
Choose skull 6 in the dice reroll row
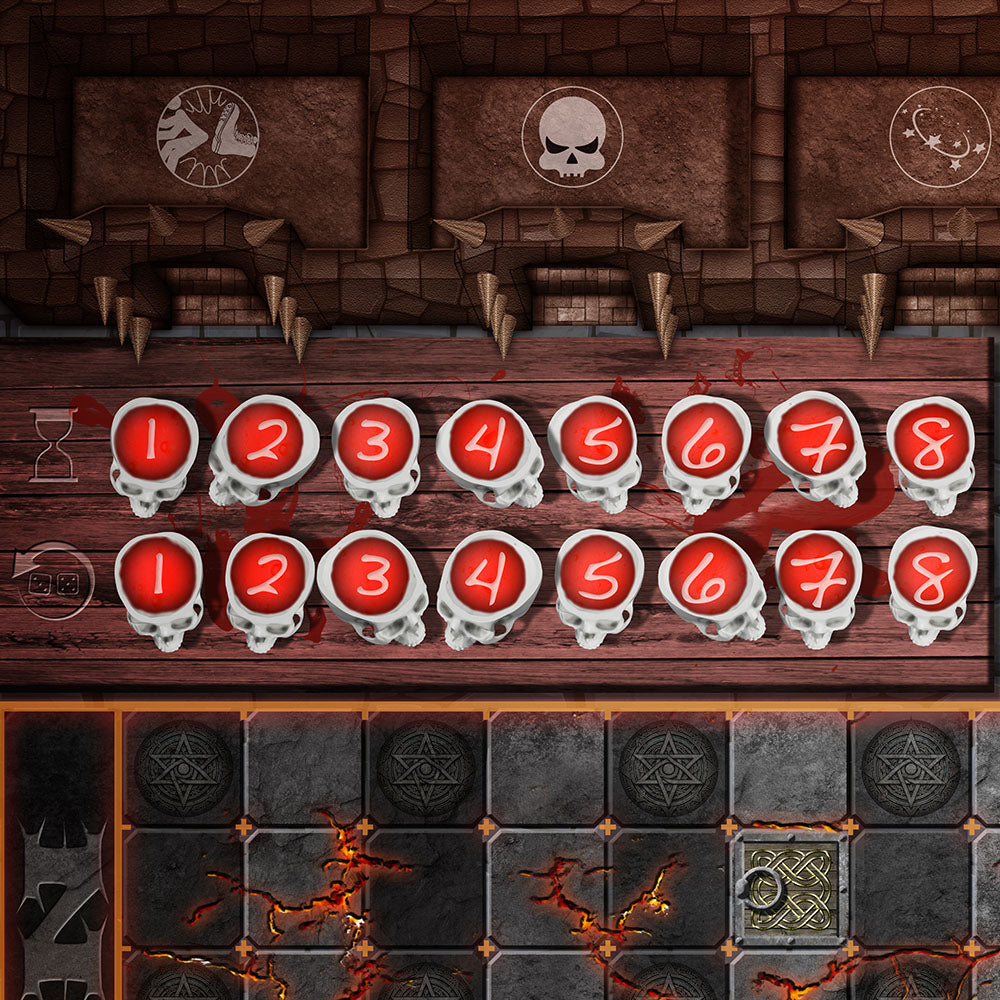tap(708, 577)
